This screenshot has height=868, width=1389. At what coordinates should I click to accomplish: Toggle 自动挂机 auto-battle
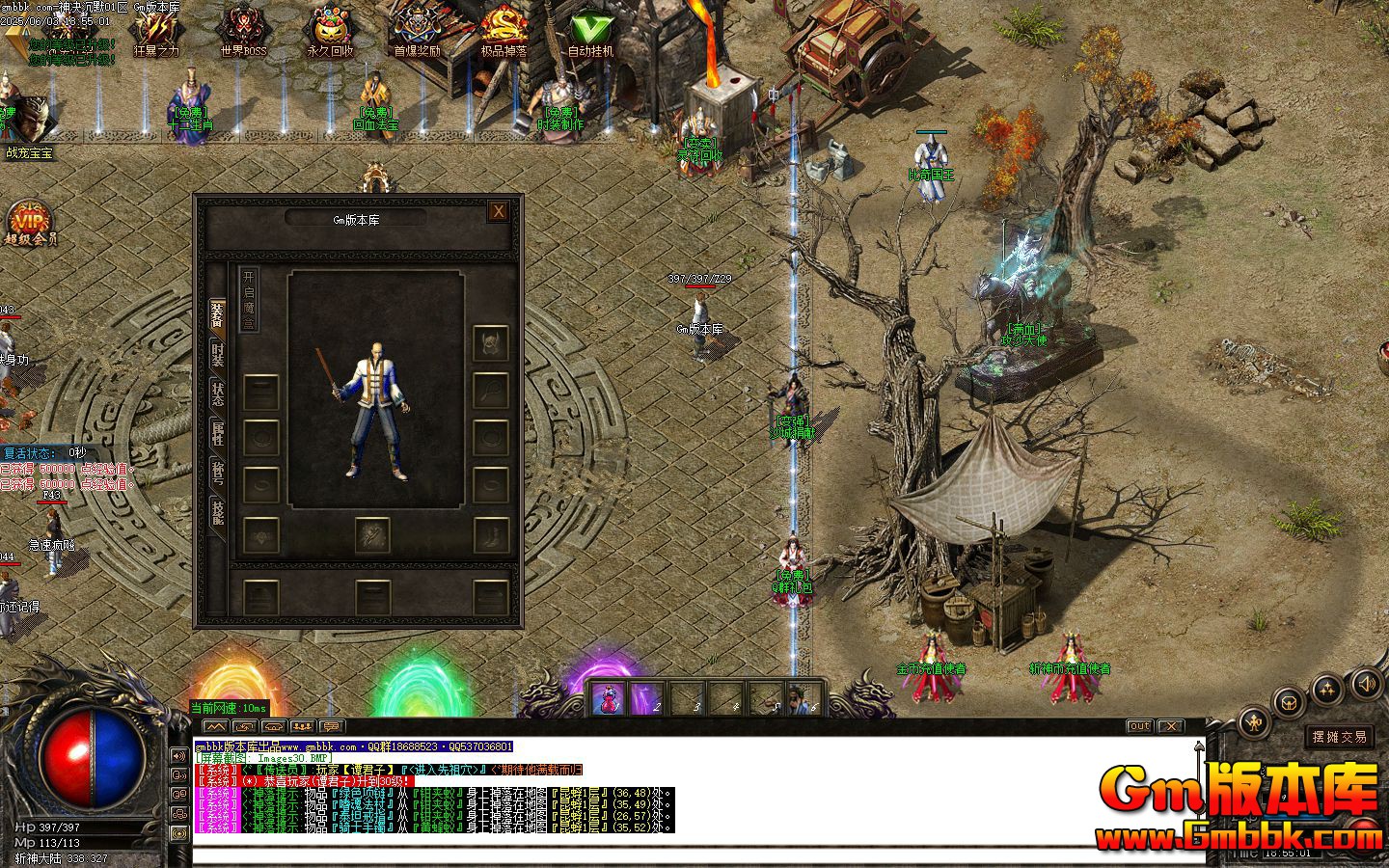[590, 32]
